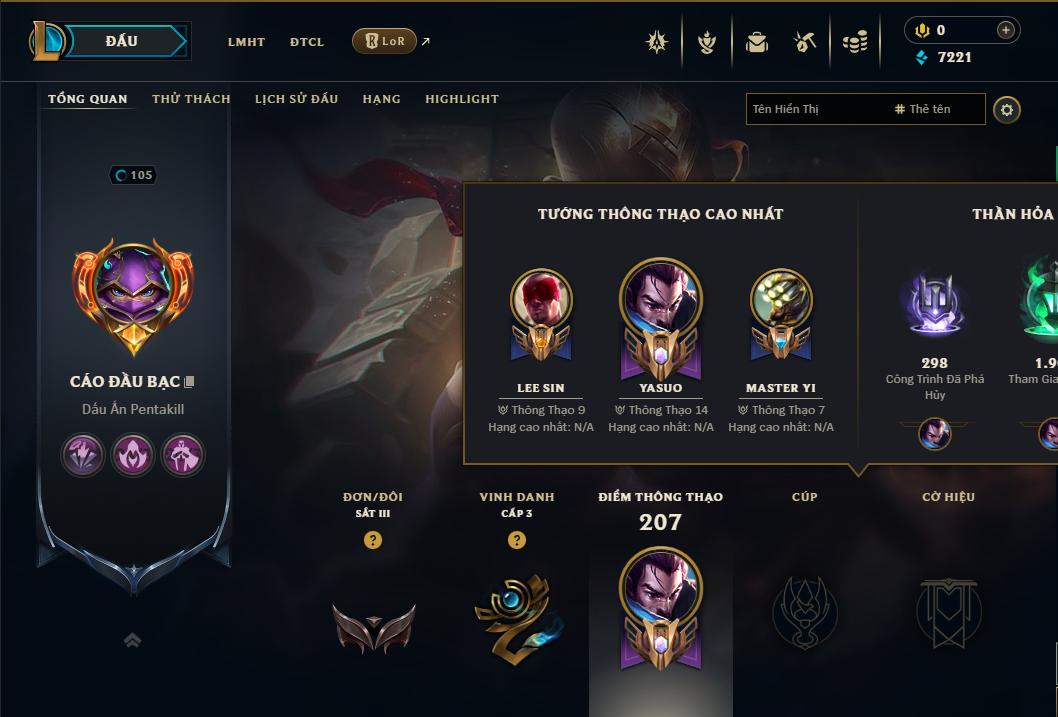Open the gear settings button beside search
This screenshot has height=717, width=1058.
tap(1007, 109)
